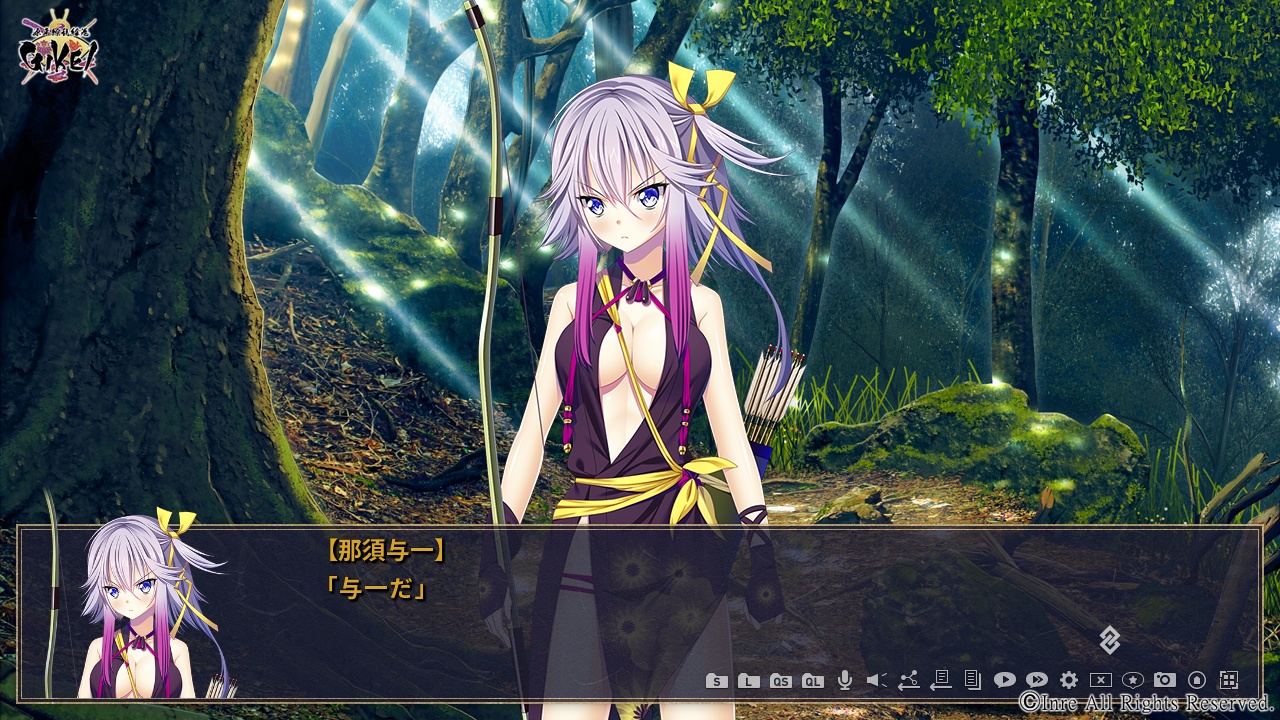This screenshot has height=720, width=1280.
Task: Open the Save menu (S folder)
Action: [716, 681]
